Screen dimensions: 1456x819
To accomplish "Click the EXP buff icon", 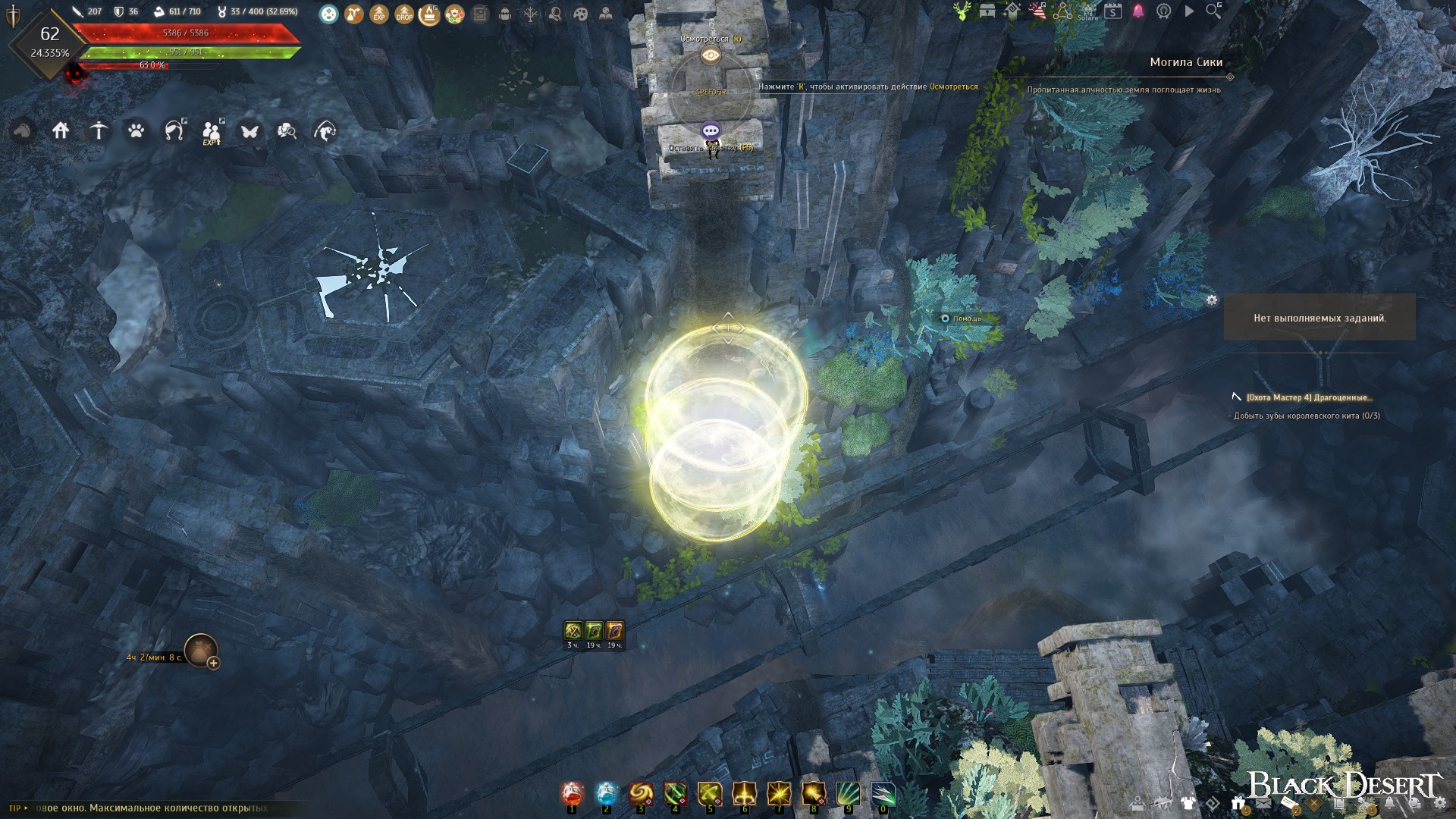I will click(379, 14).
